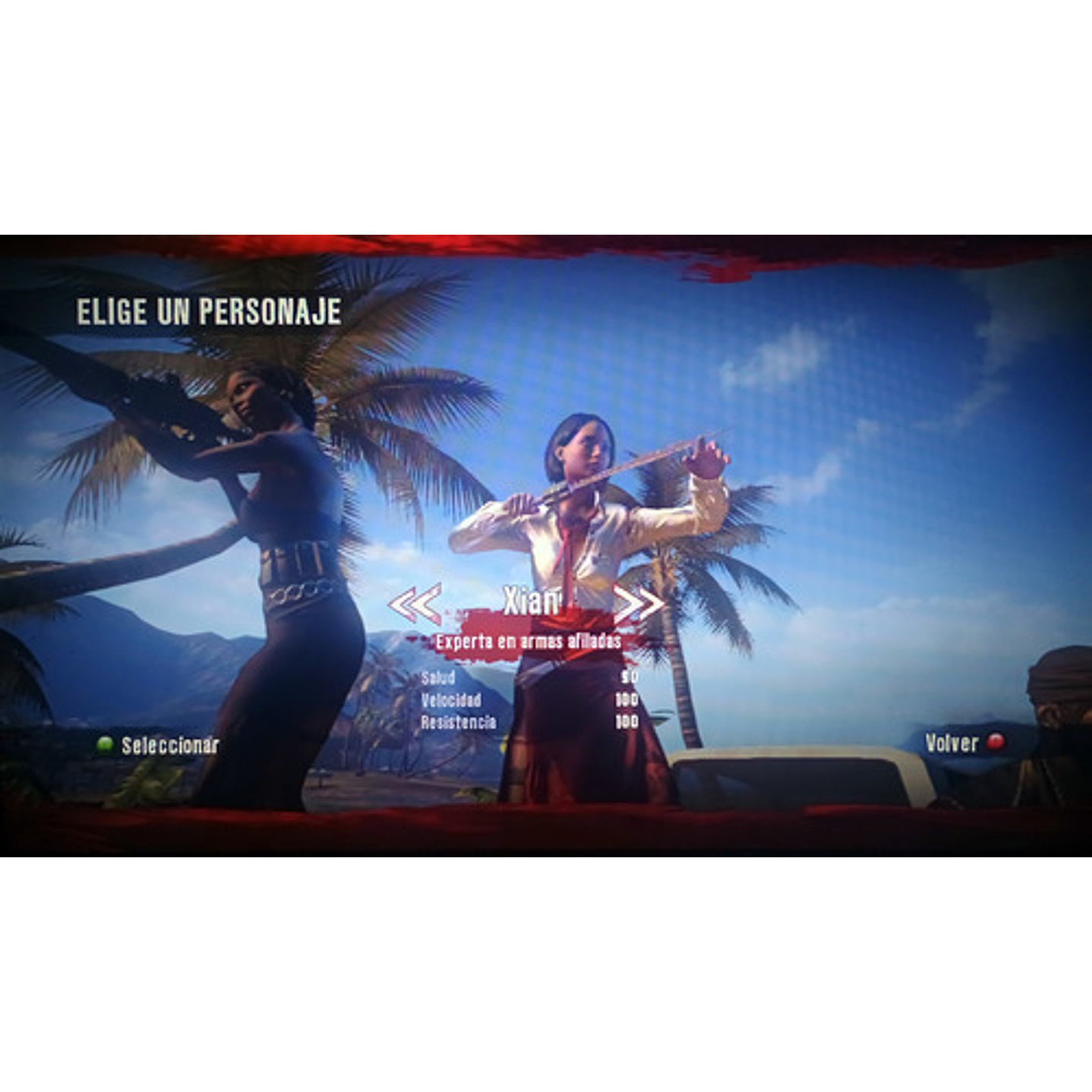Click the character selection header tab area
This screenshot has width=1092, height=1092.
(x=207, y=310)
